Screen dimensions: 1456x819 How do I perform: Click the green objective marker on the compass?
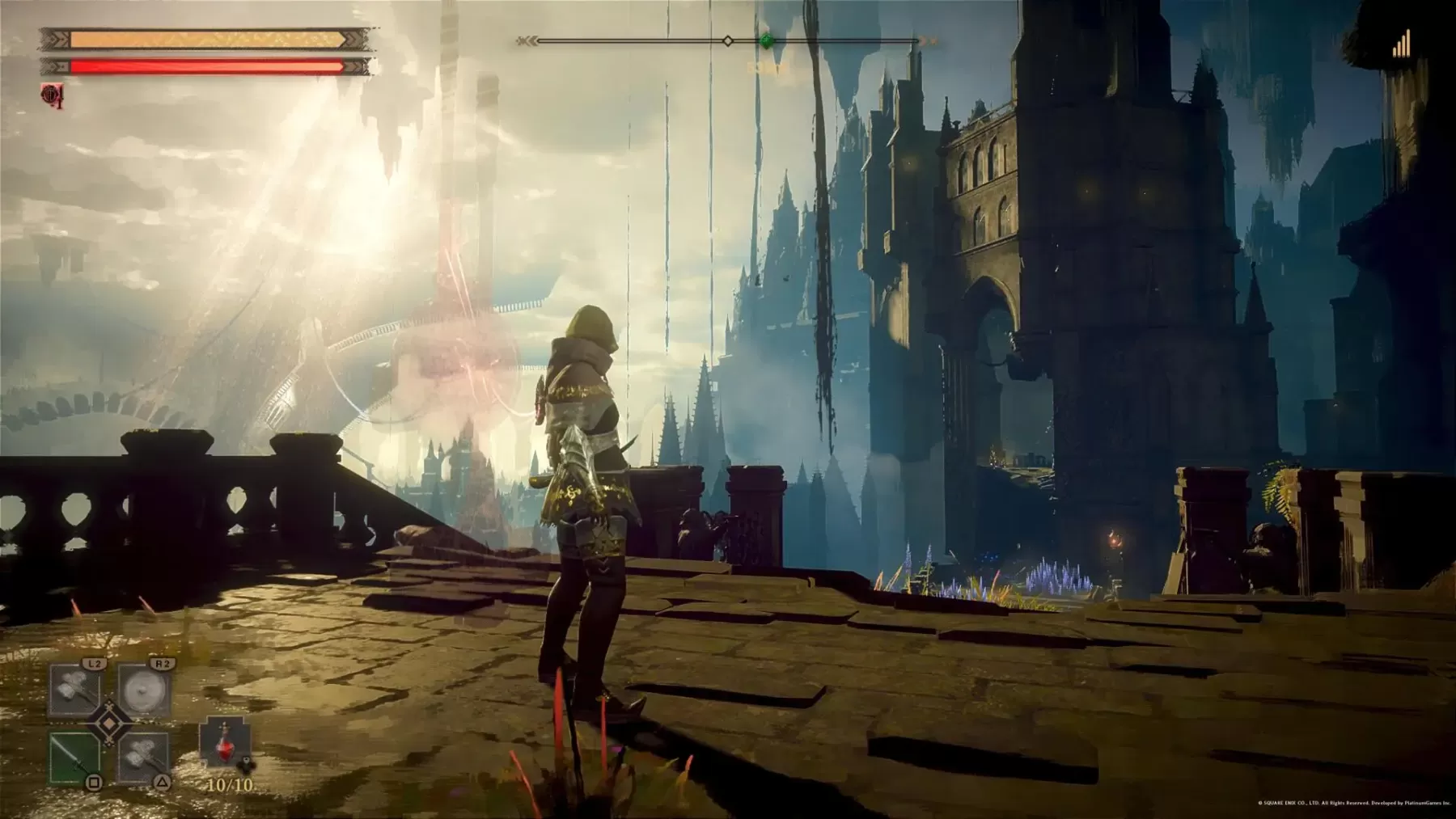click(767, 40)
